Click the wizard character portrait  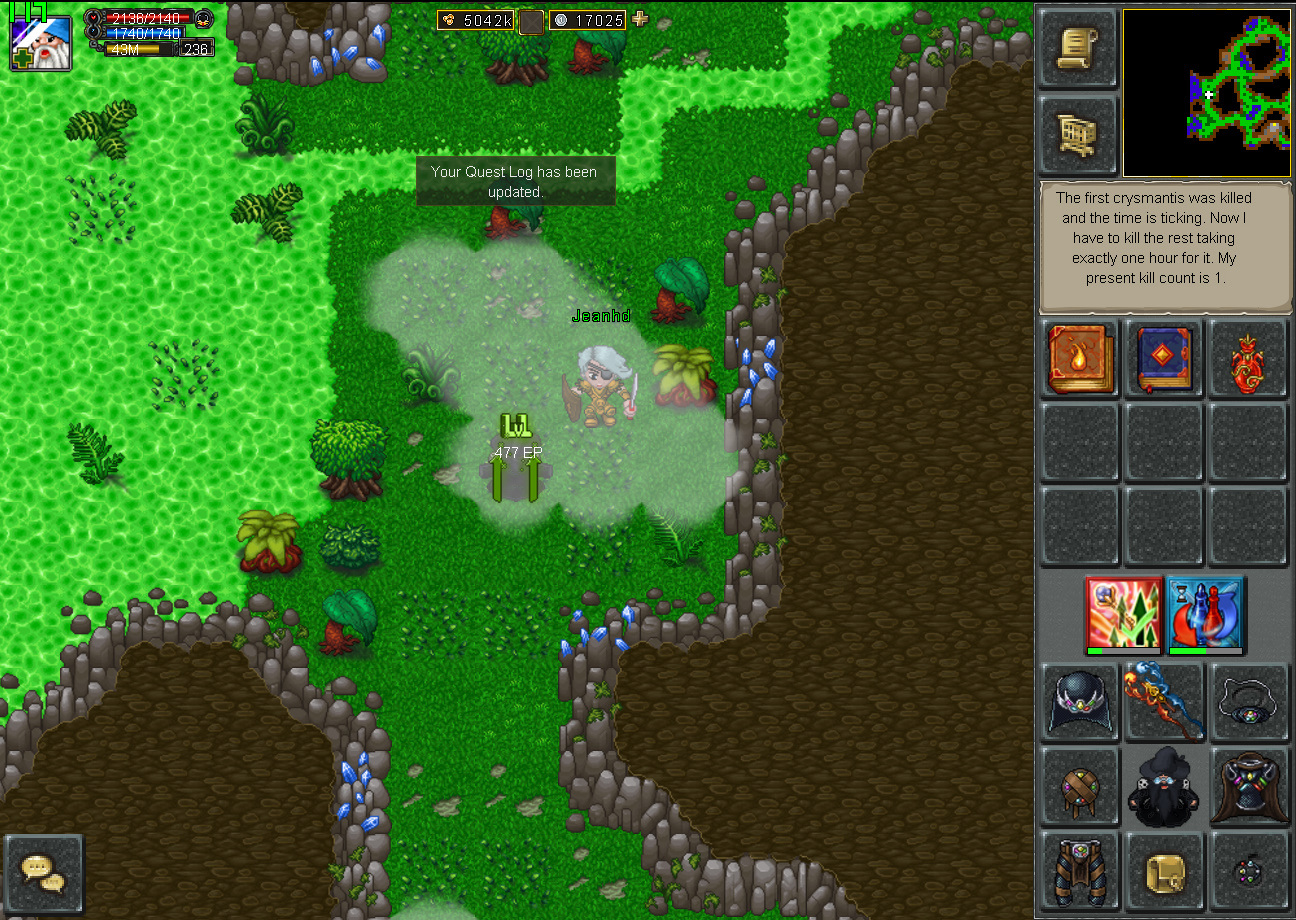coord(41,41)
